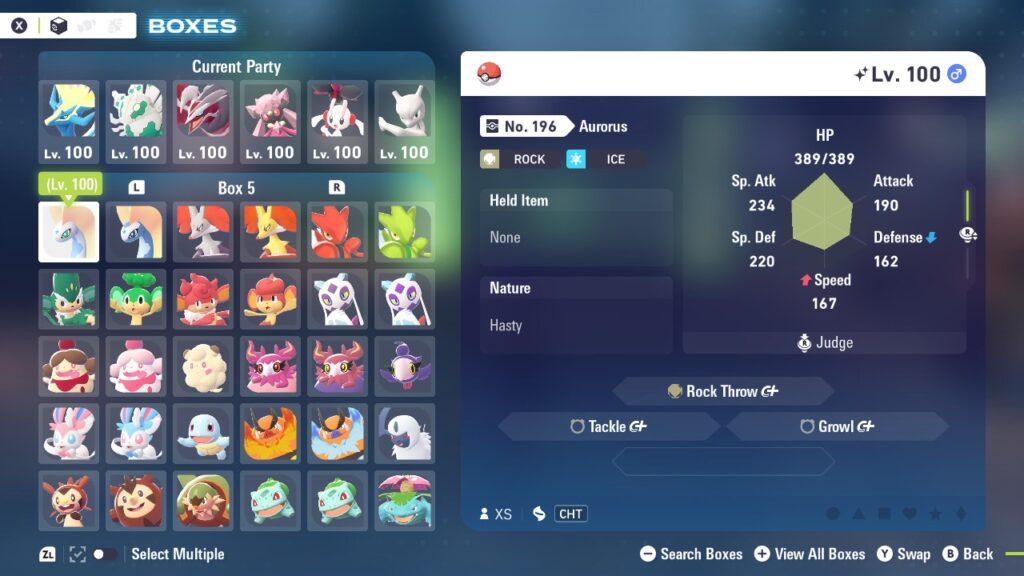The image size is (1024, 576).
Task: Select the Rock Throw move
Action: coord(722,391)
